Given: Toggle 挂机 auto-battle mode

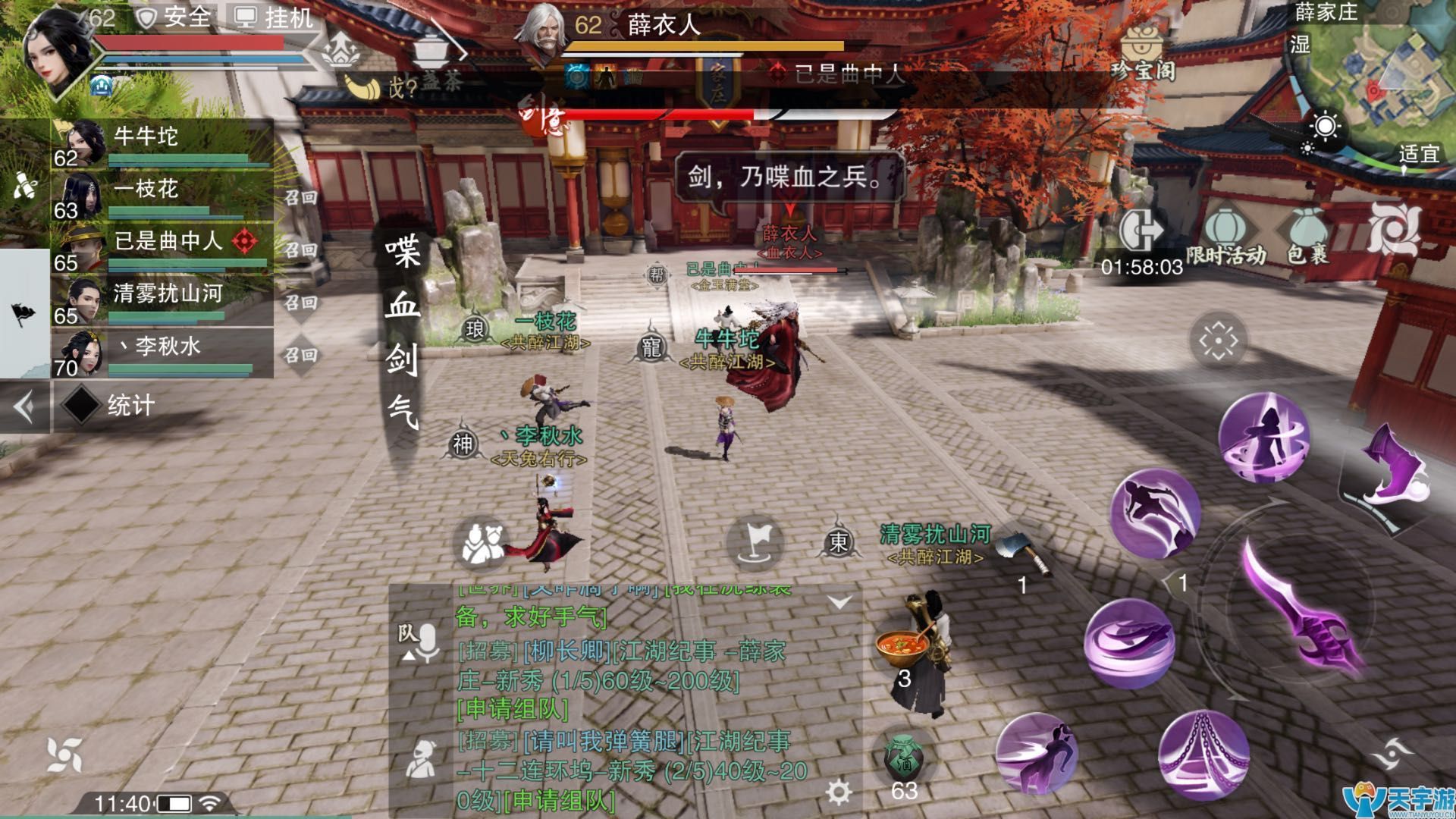Looking at the screenshot, I should coord(275,17).
